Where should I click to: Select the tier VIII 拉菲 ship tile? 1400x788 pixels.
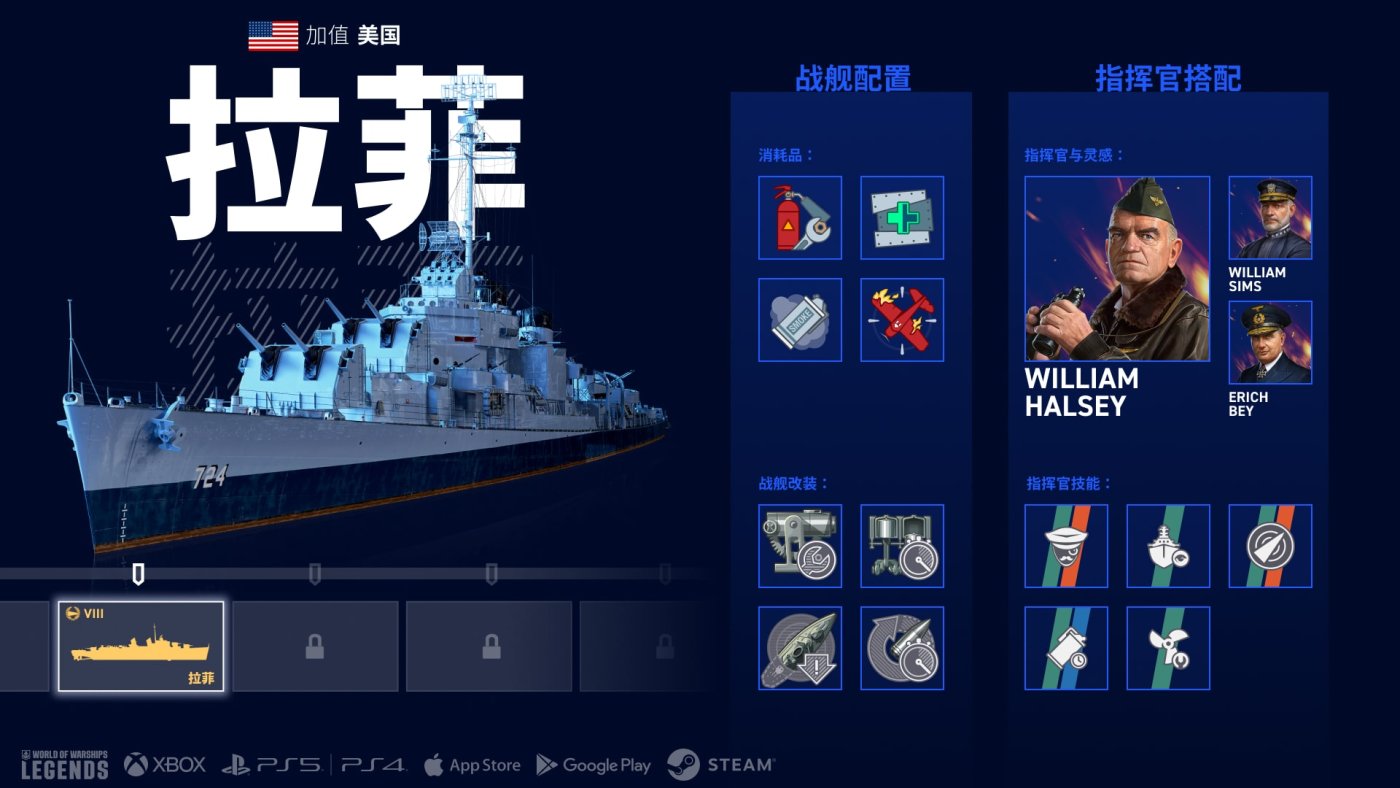(141, 646)
